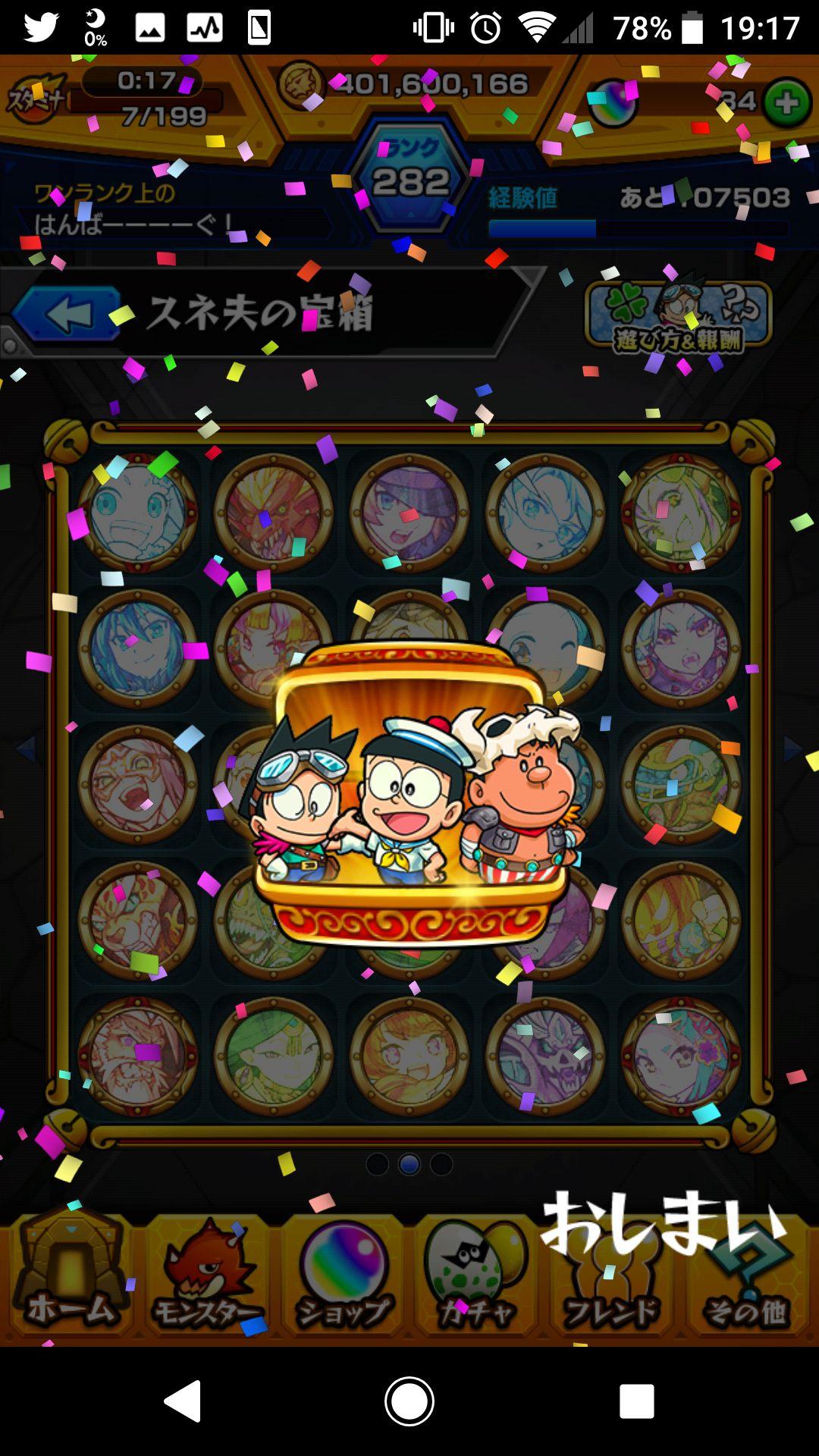Show the next page with right arrow

point(793,749)
